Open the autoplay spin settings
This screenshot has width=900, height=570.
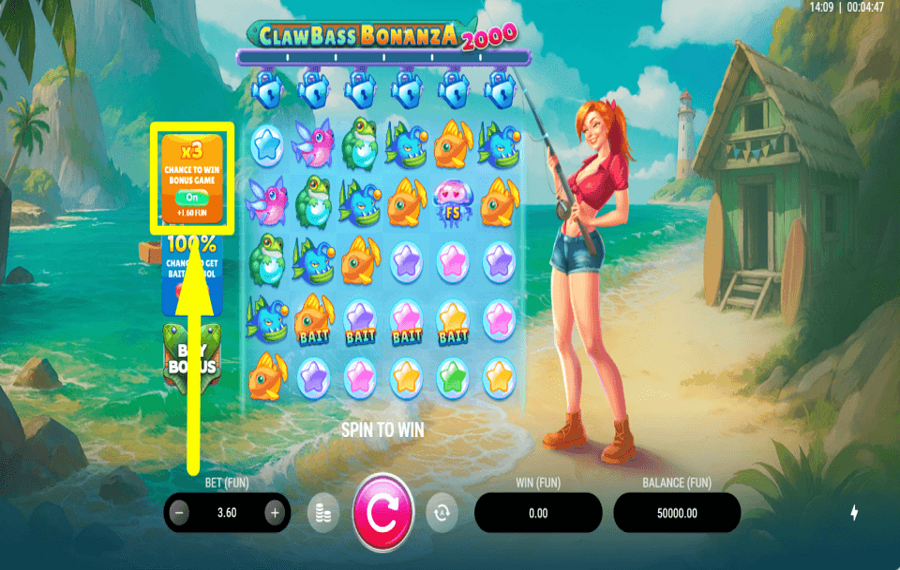pyautogui.click(x=440, y=513)
